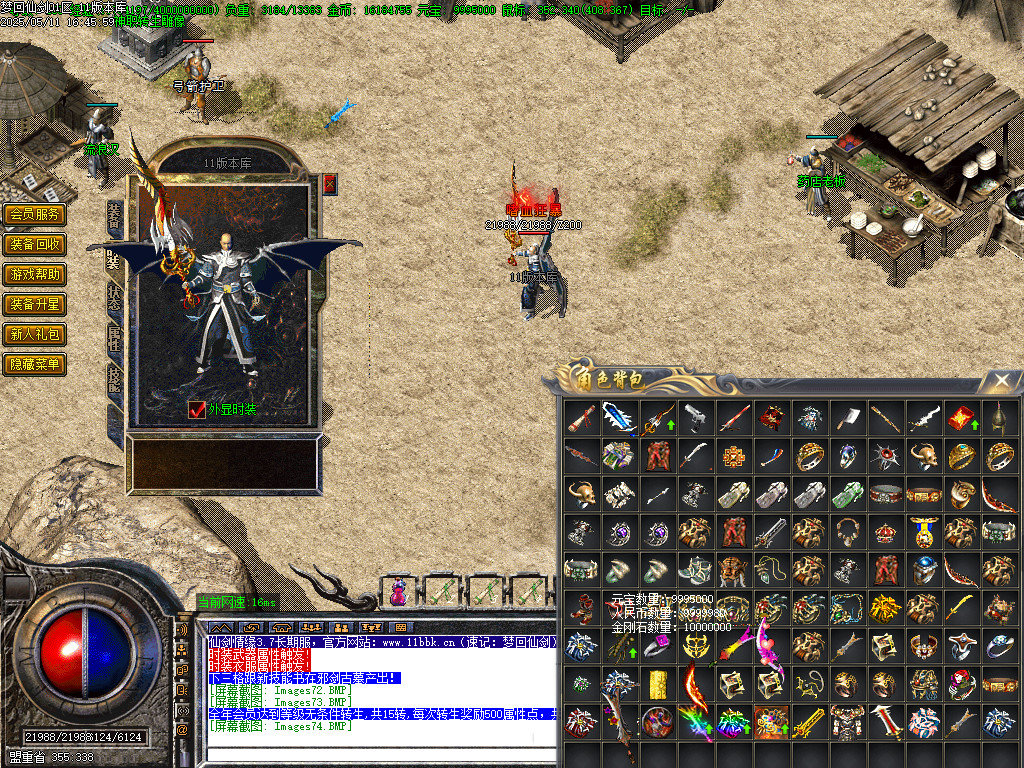Open 游戏帮助 game help
The image size is (1024, 768).
pos(35,274)
